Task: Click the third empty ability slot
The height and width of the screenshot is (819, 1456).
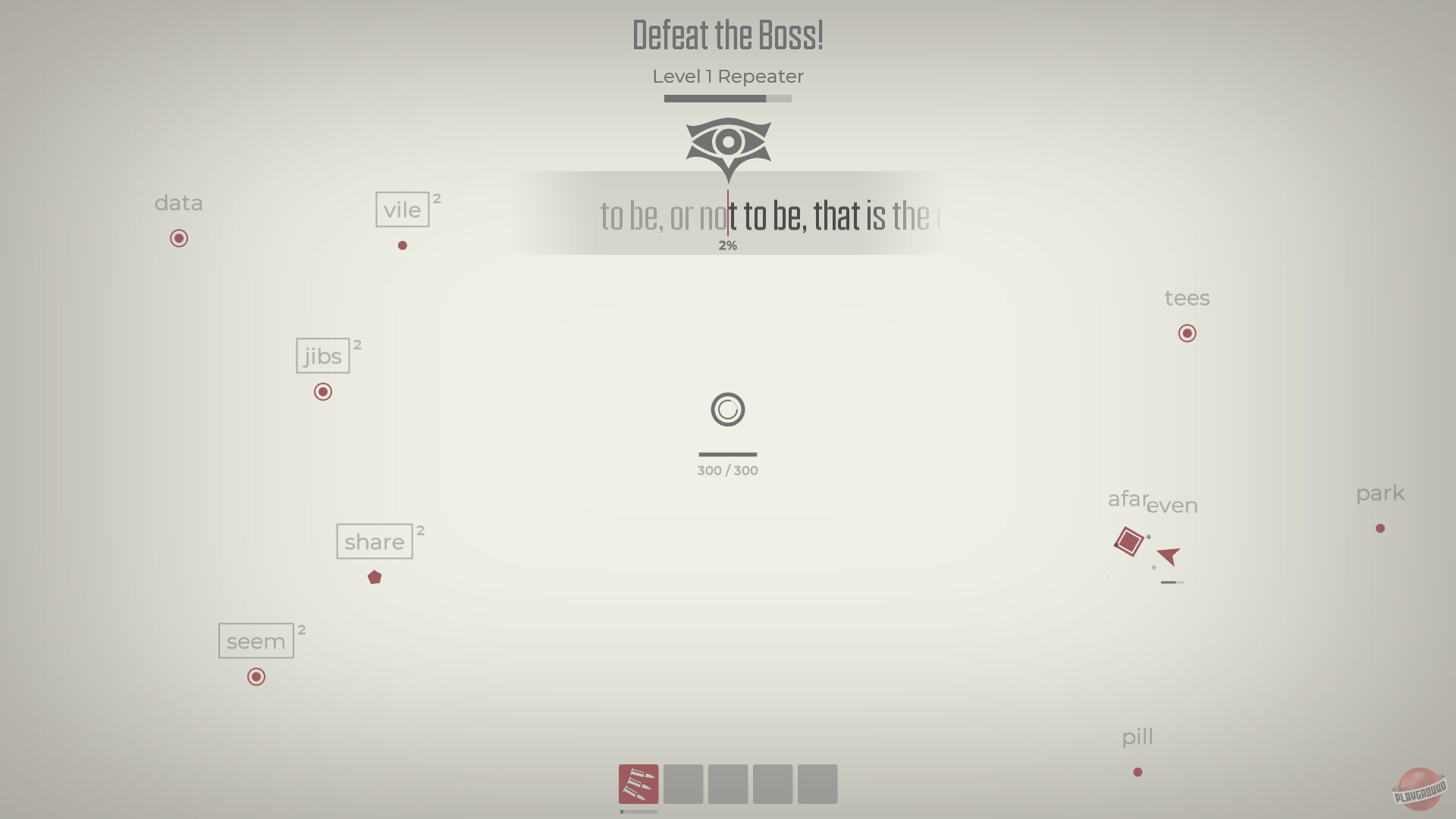Action: [x=727, y=784]
